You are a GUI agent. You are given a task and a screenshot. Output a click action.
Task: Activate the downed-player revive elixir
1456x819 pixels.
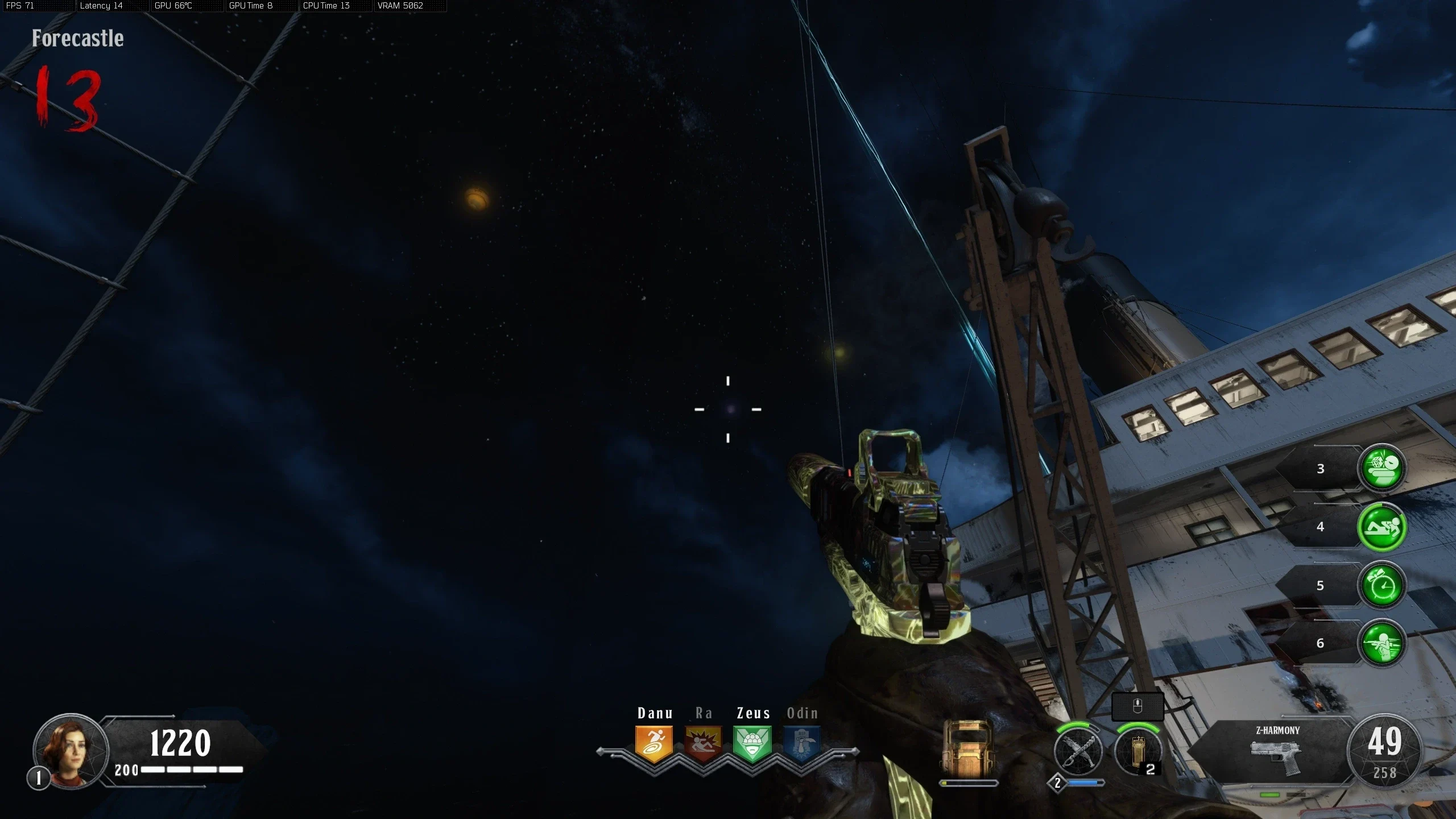[x=1381, y=527]
